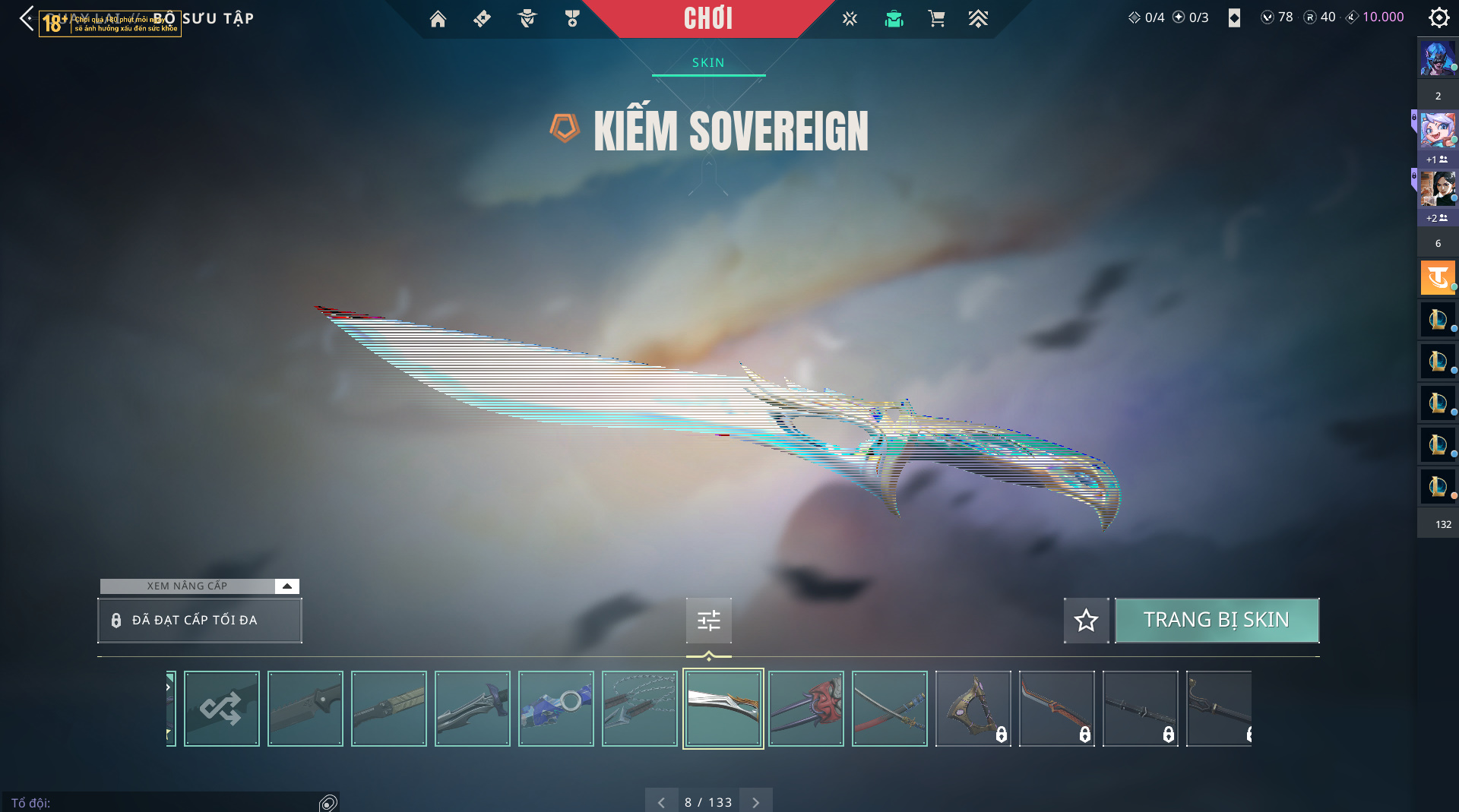Image resolution: width=1459 pixels, height=812 pixels.
Task: Open the orange TFT icon in sidebar
Action: click(1437, 278)
